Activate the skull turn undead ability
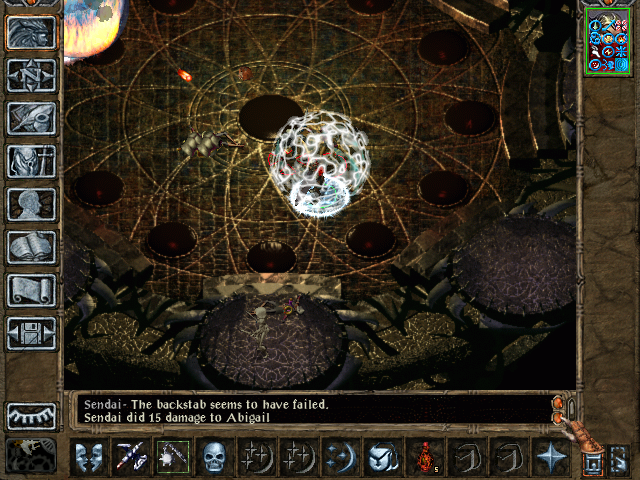The image size is (640, 480). (x=214, y=457)
